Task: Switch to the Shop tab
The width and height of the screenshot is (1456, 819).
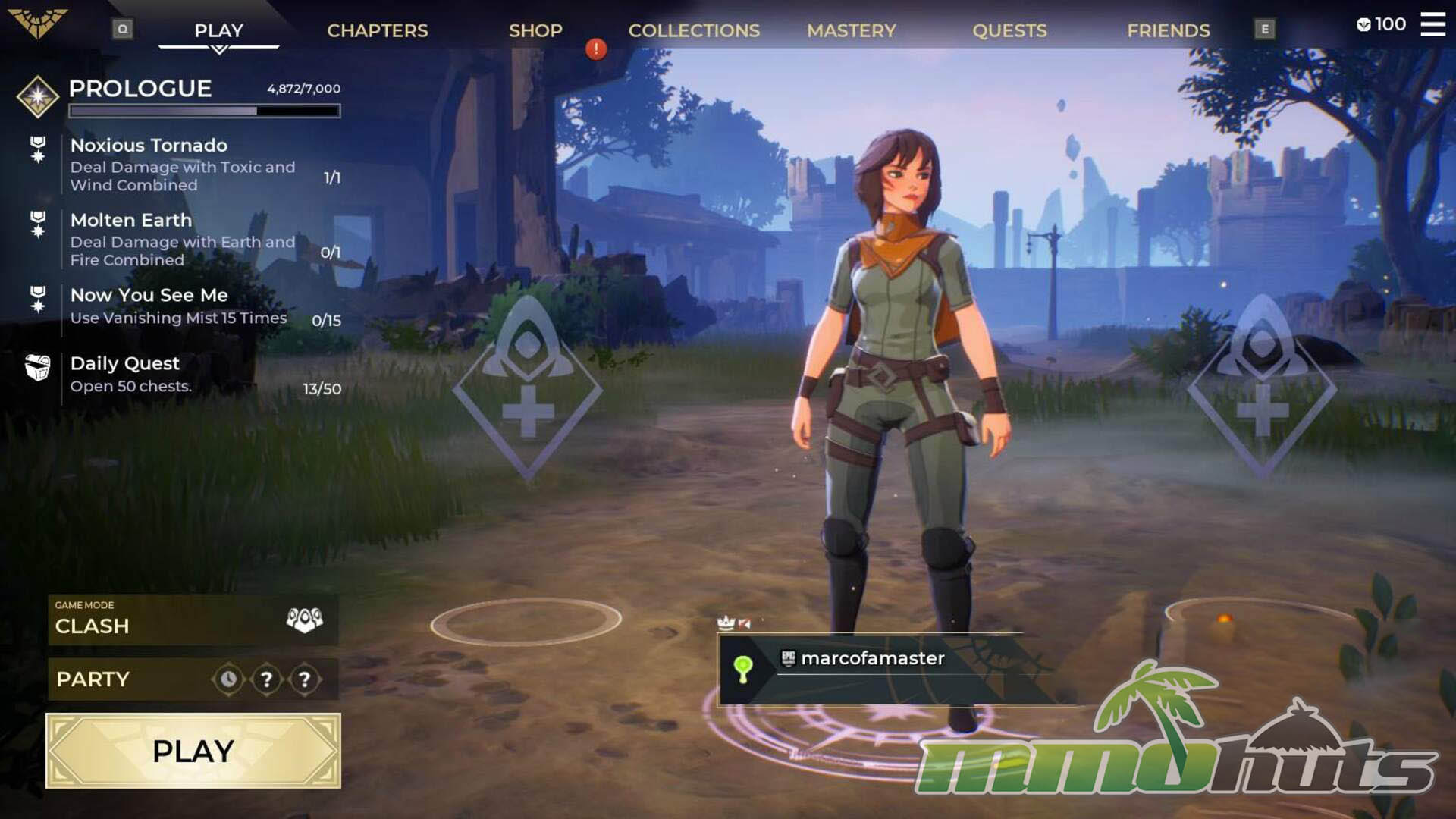Action: pos(535,30)
